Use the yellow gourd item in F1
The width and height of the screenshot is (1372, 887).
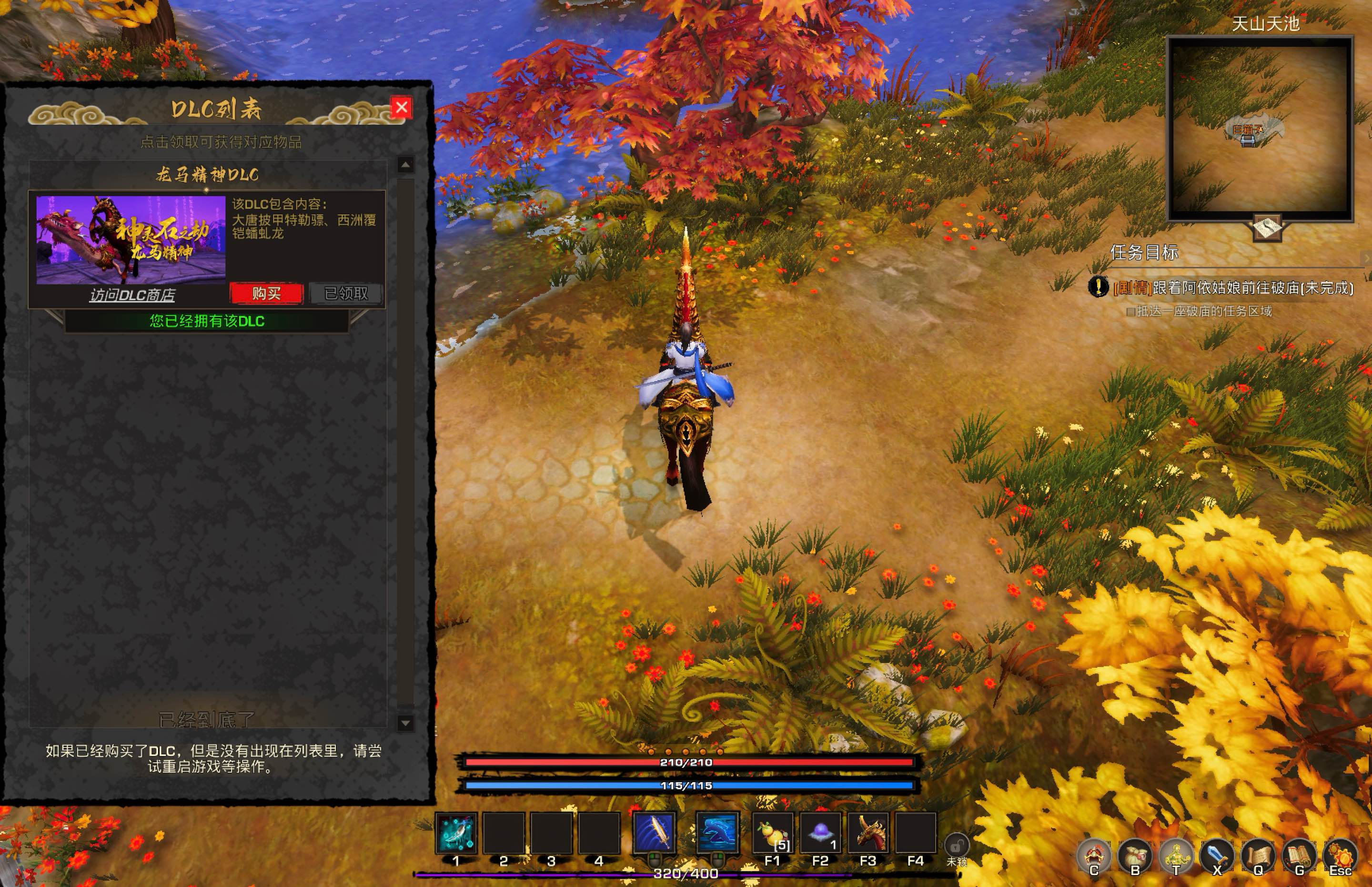click(x=772, y=832)
